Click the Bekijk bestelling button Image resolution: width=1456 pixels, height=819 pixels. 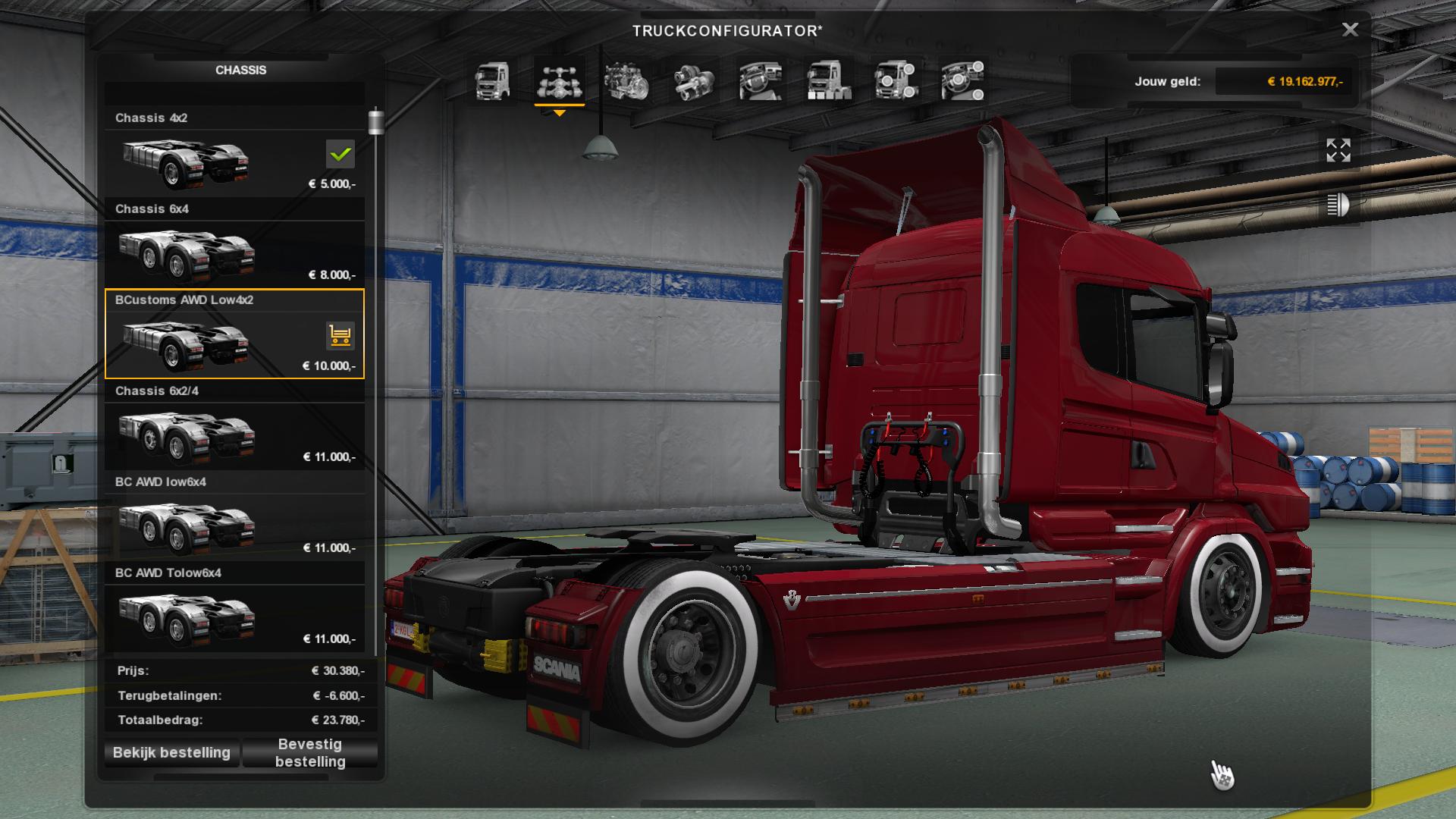[x=171, y=753]
